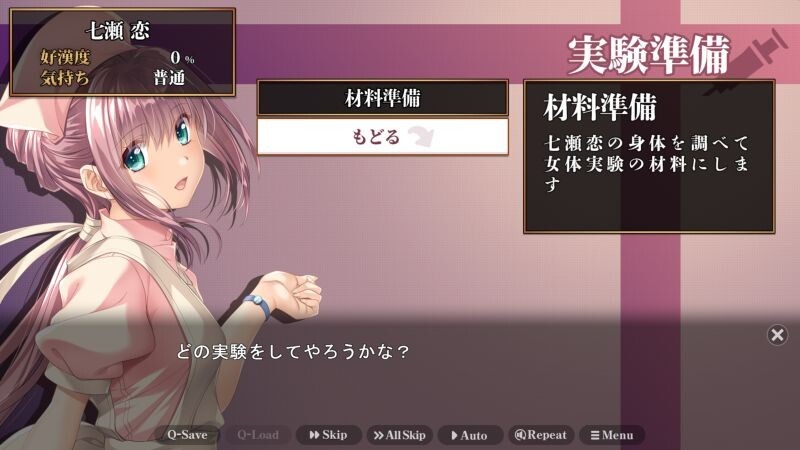The width and height of the screenshot is (800, 450).
Task: Choose the もどる return option
Action: [x=382, y=136]
